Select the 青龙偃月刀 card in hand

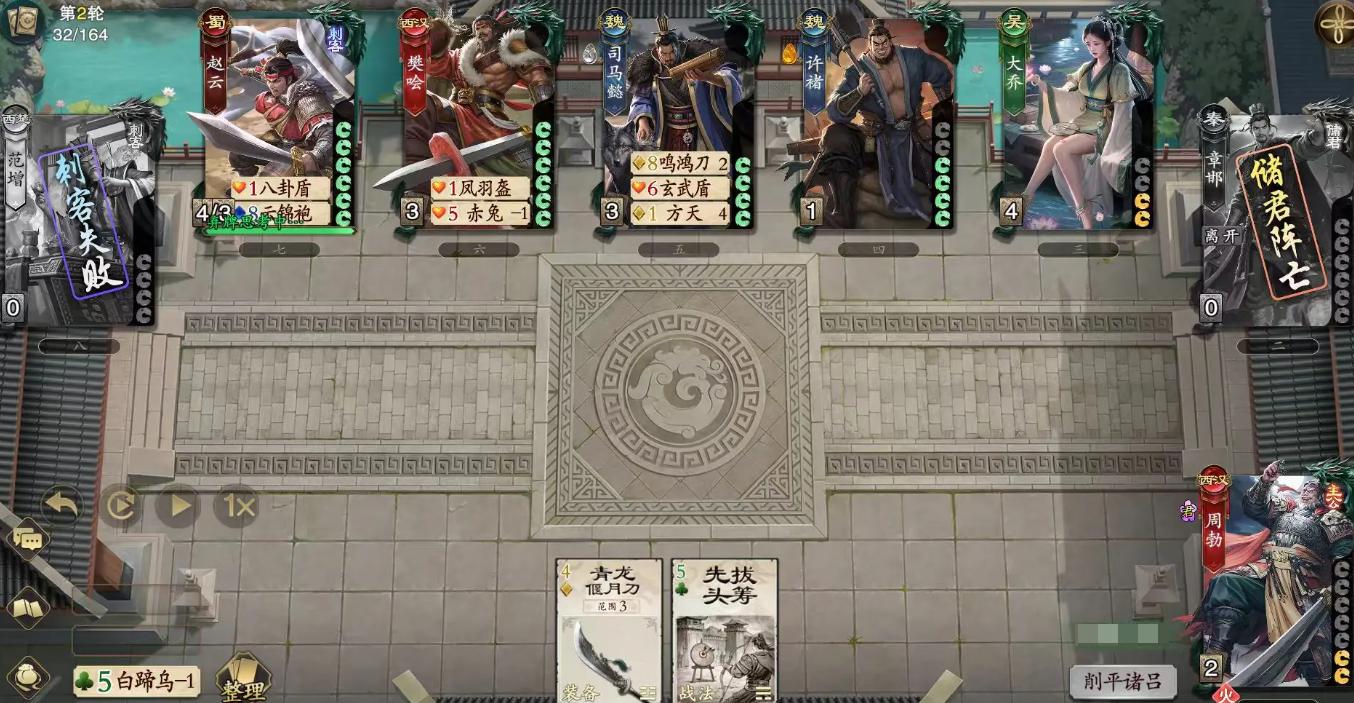click(x=609, y=630)
